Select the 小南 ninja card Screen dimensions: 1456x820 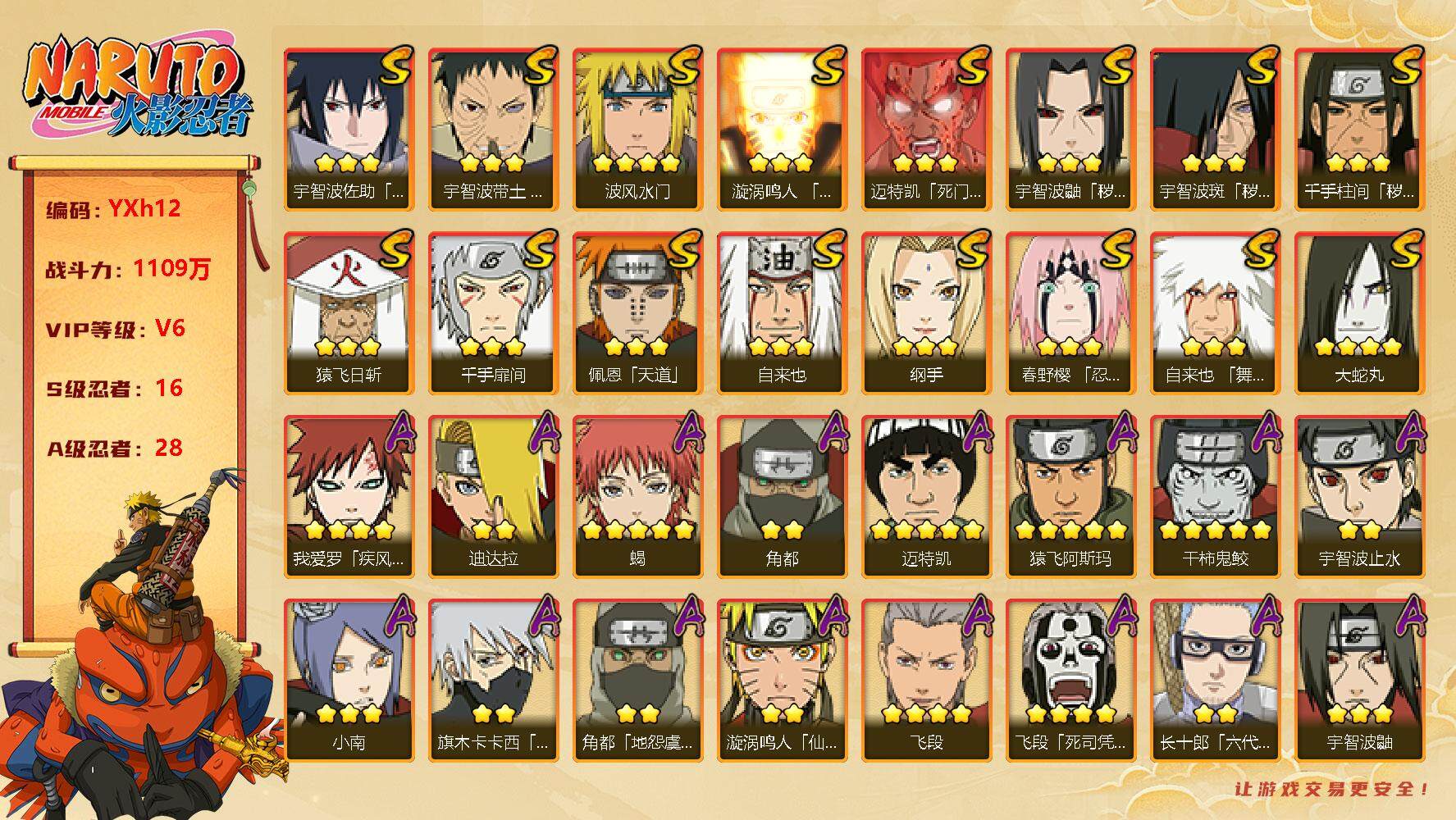pyautogui.click(x=349, y=679)
